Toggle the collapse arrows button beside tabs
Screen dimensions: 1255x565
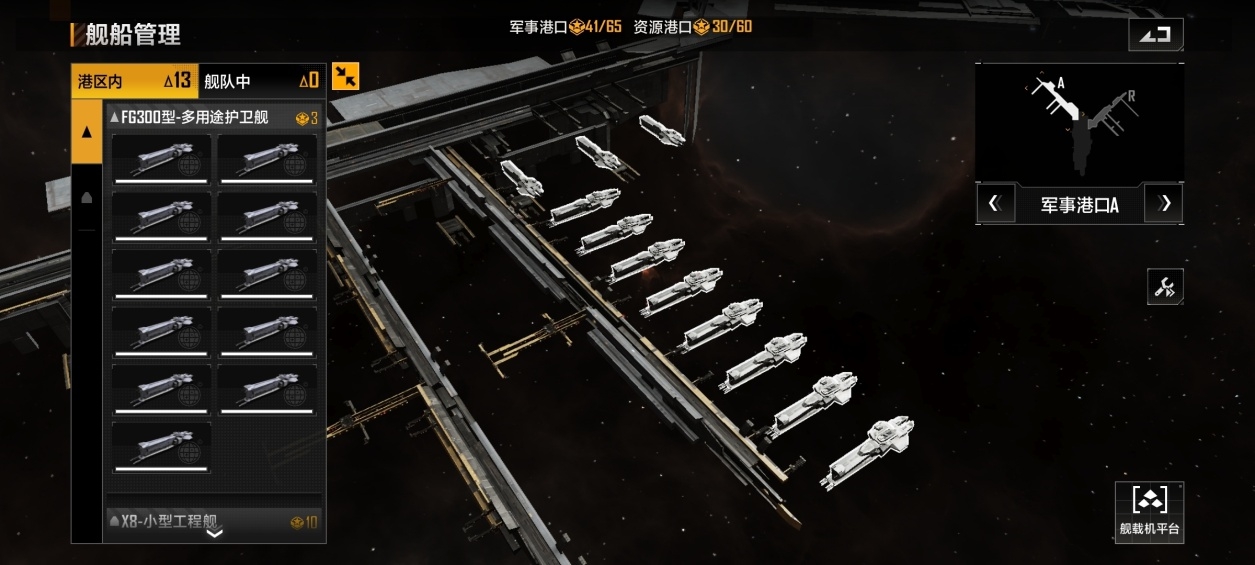pyautogui.click(x=345, y=77)
